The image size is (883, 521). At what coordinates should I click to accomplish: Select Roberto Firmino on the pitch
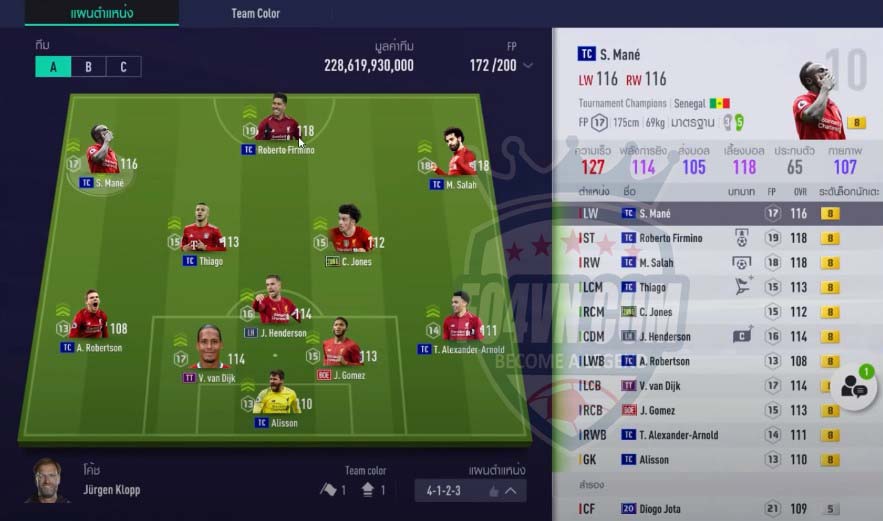(279, 125)
